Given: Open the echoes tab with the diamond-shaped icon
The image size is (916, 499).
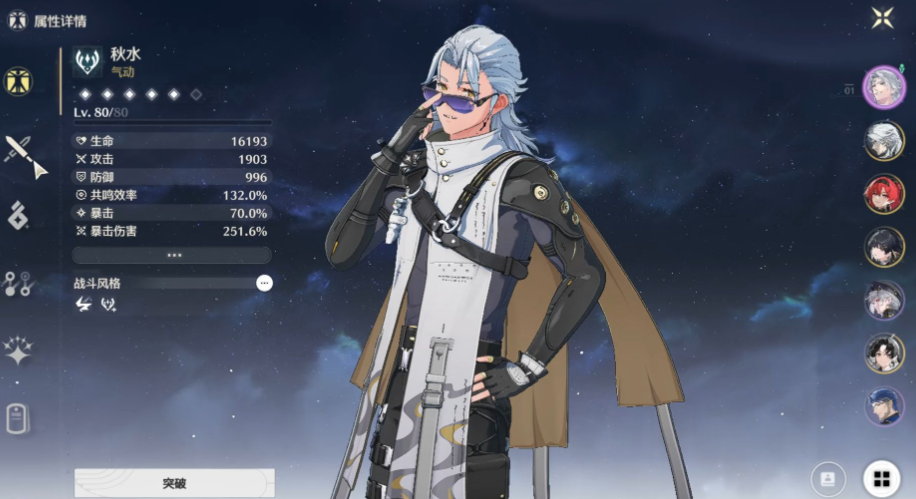Looking at the screenshot, I should (x=18, y=215).
